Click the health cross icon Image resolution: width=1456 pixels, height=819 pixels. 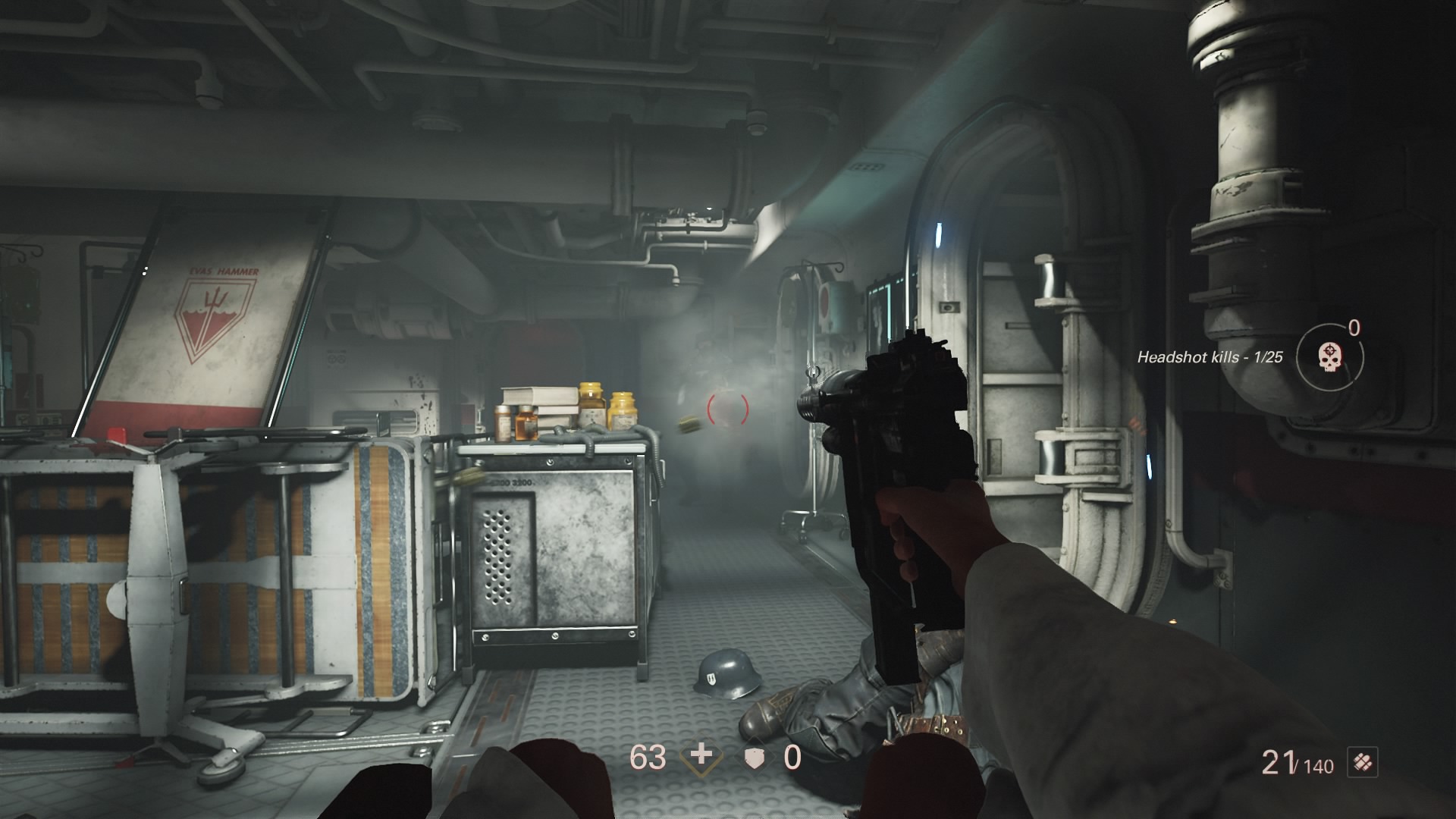[702, 756]
